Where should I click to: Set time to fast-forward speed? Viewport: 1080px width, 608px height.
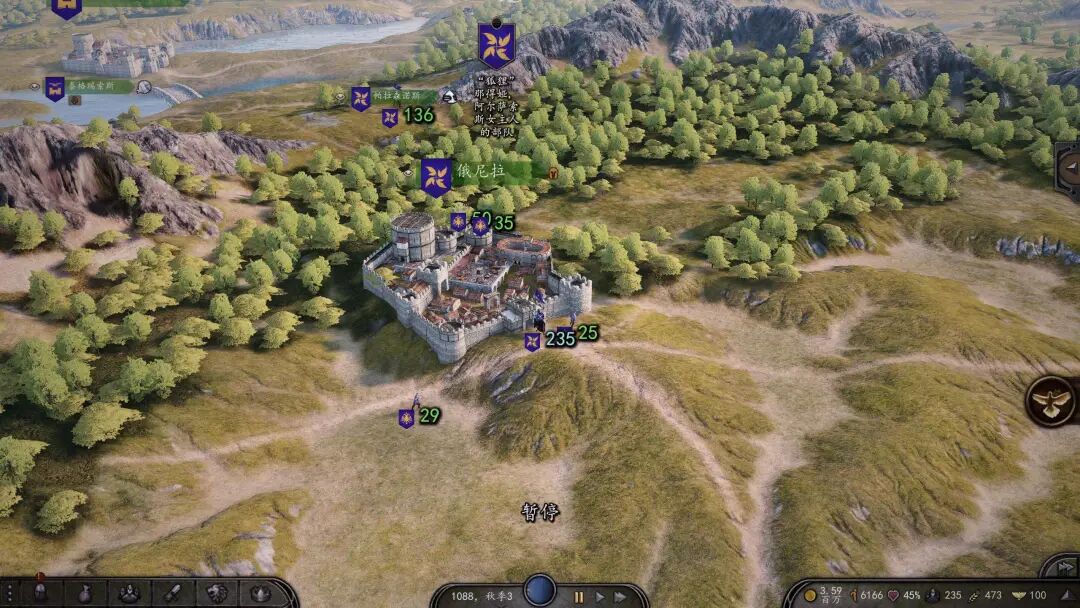[x=622, y=597]
